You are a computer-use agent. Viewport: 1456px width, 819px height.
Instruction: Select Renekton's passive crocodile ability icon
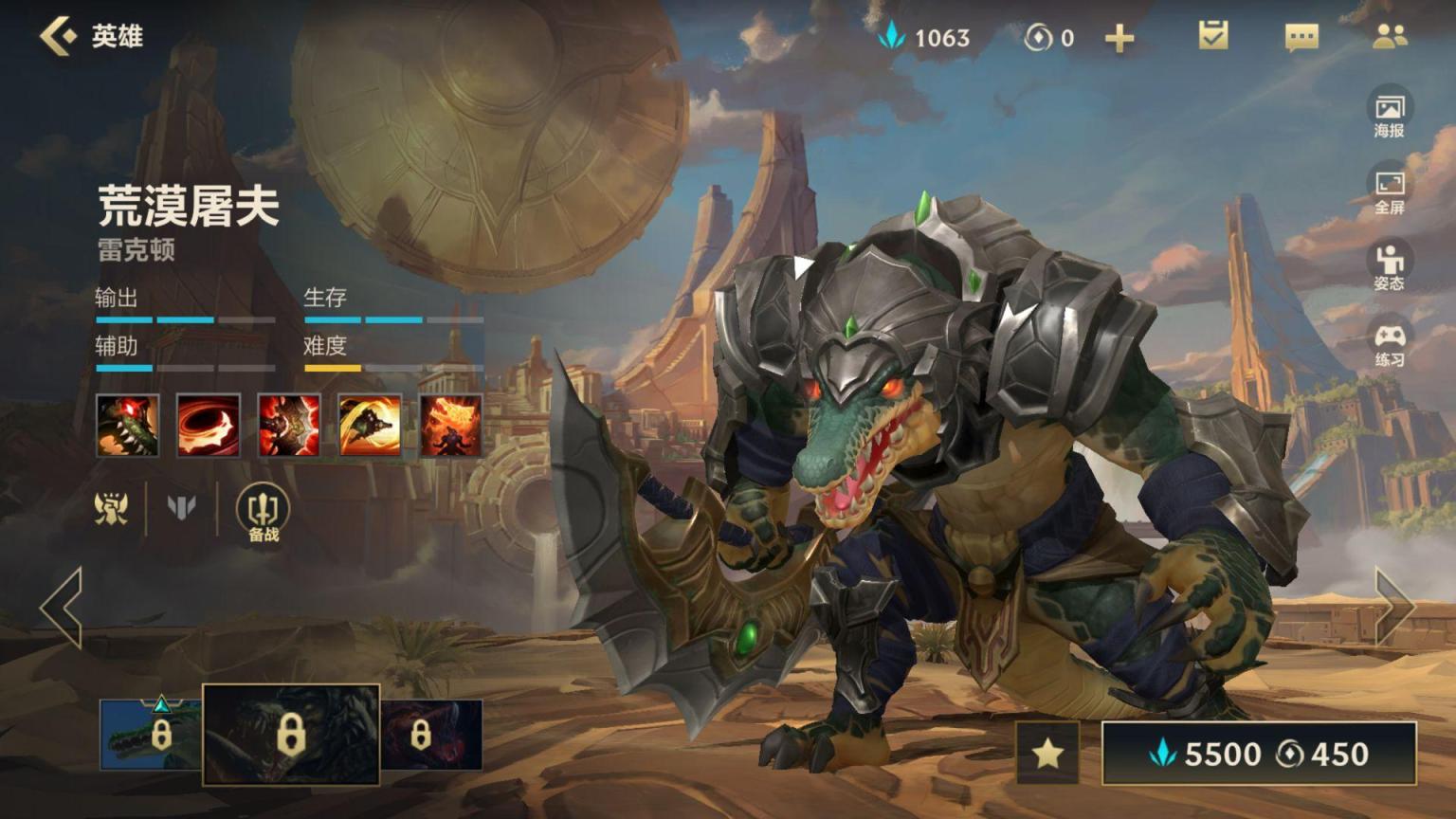[x=127, y=426]
